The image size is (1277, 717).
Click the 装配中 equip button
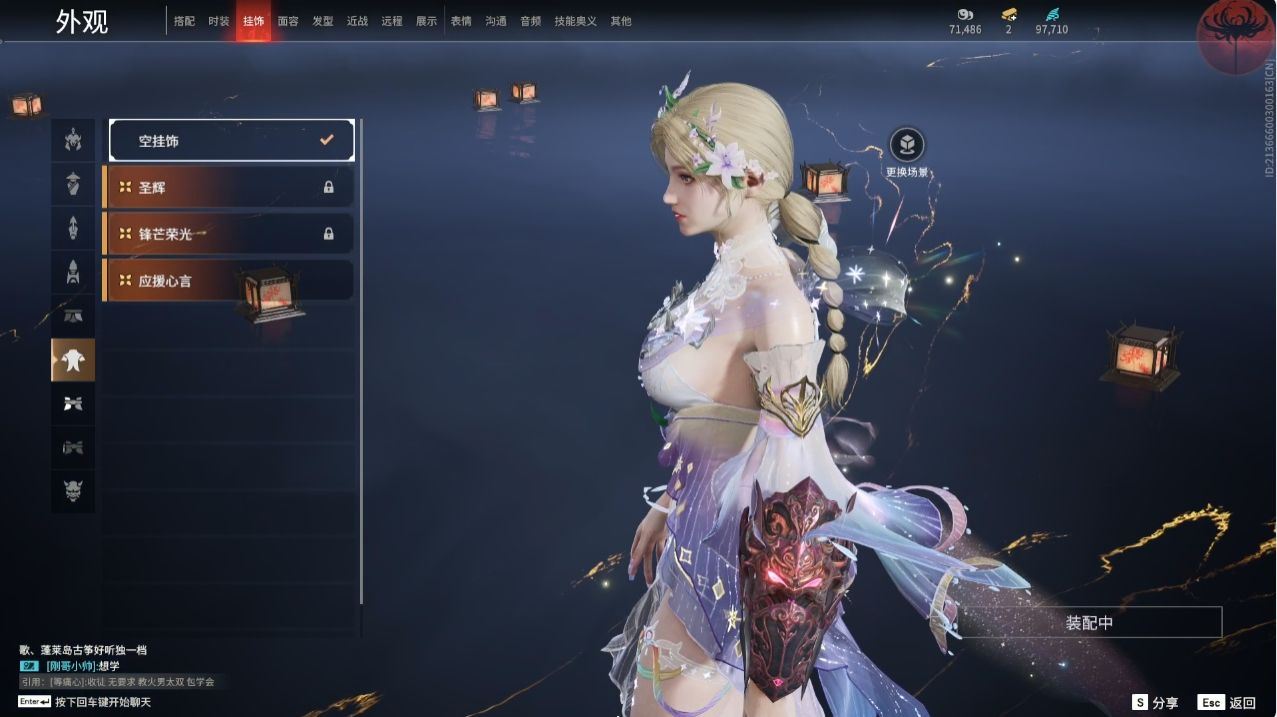[1089, 623]
